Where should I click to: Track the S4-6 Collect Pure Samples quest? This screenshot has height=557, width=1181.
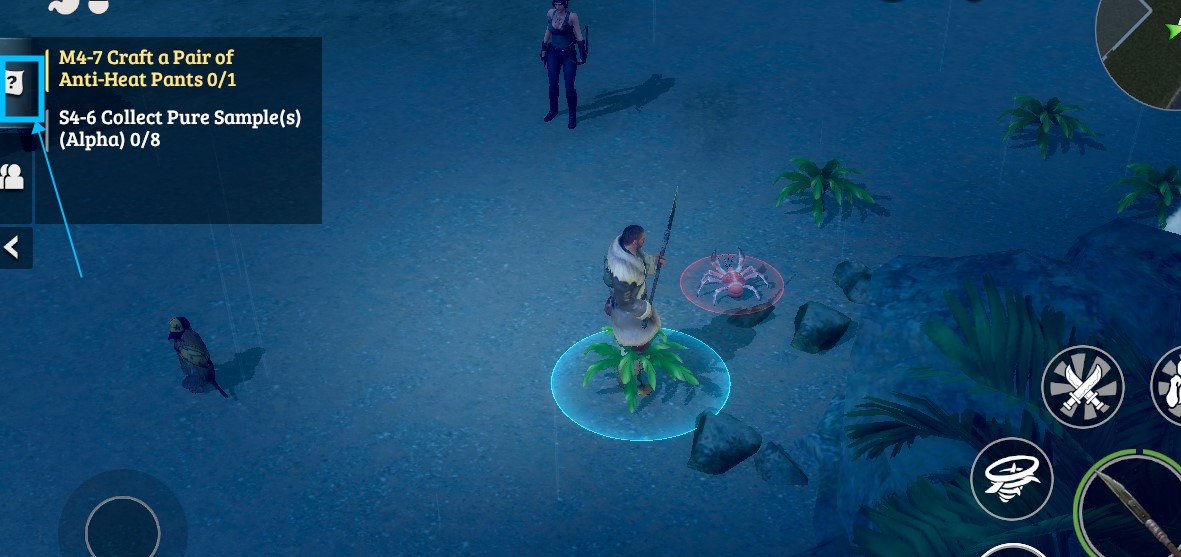[x=179, y=128]
